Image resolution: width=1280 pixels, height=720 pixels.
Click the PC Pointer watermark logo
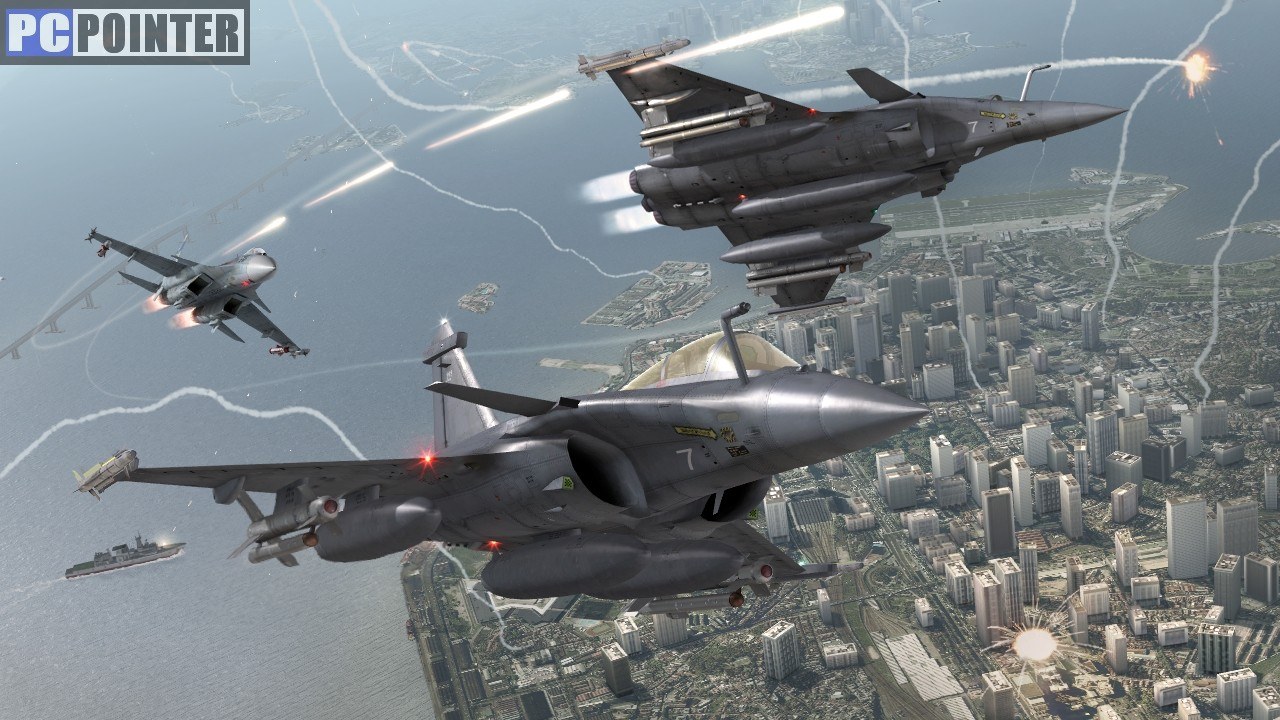tap(125, 32)
